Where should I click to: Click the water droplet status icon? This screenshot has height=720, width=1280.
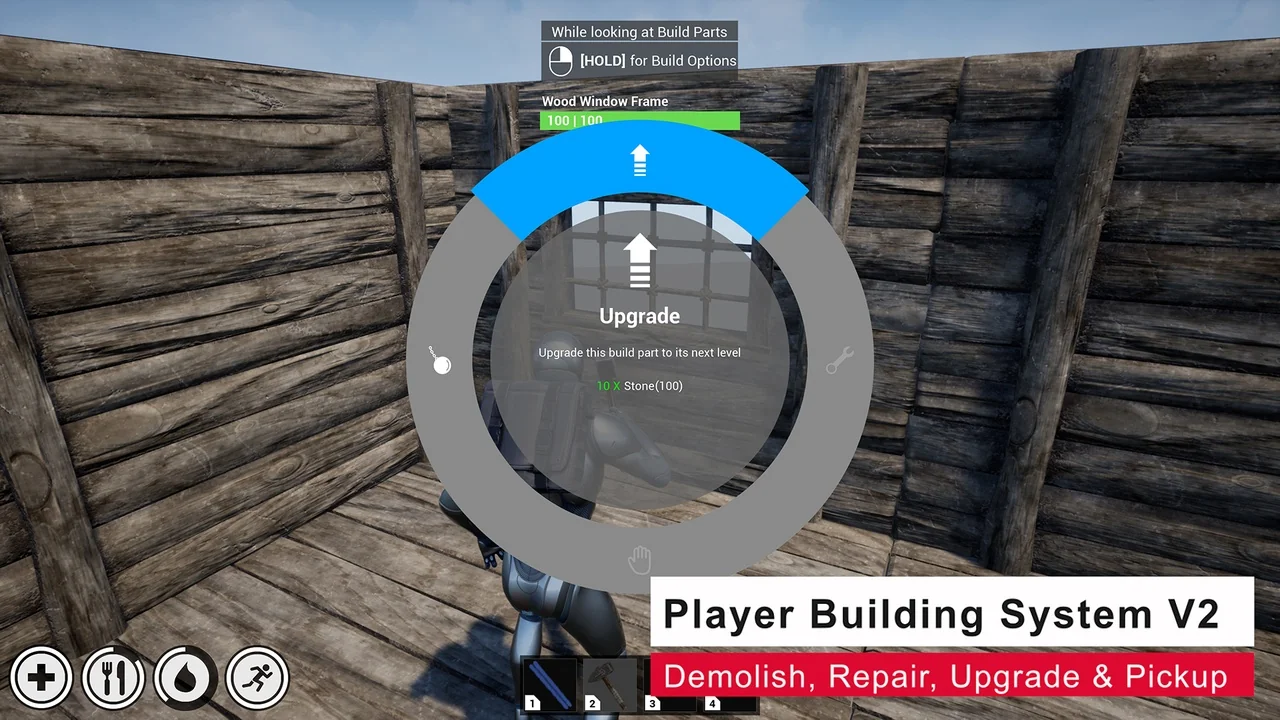[x=185, y=677]
